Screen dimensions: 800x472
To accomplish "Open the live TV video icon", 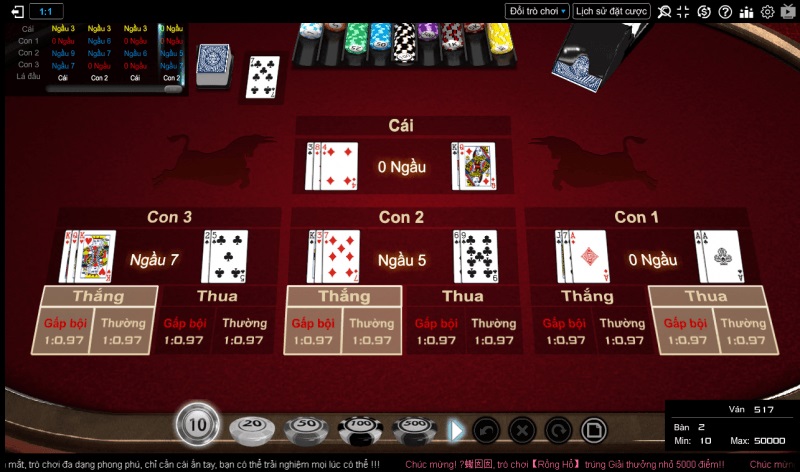I will pyautogui.click(x=788, y=12).
